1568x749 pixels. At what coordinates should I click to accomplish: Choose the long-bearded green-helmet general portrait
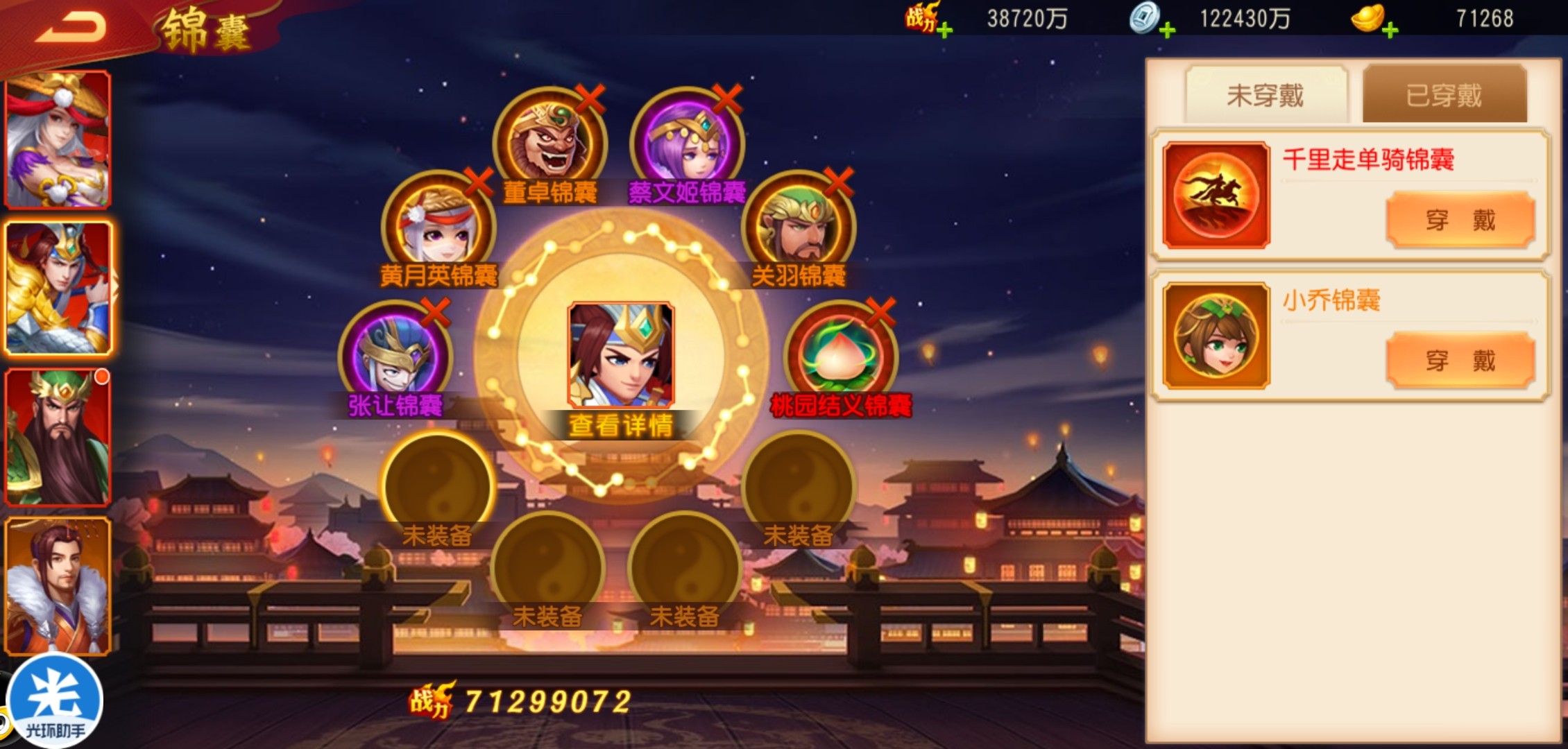coord(58,437)
